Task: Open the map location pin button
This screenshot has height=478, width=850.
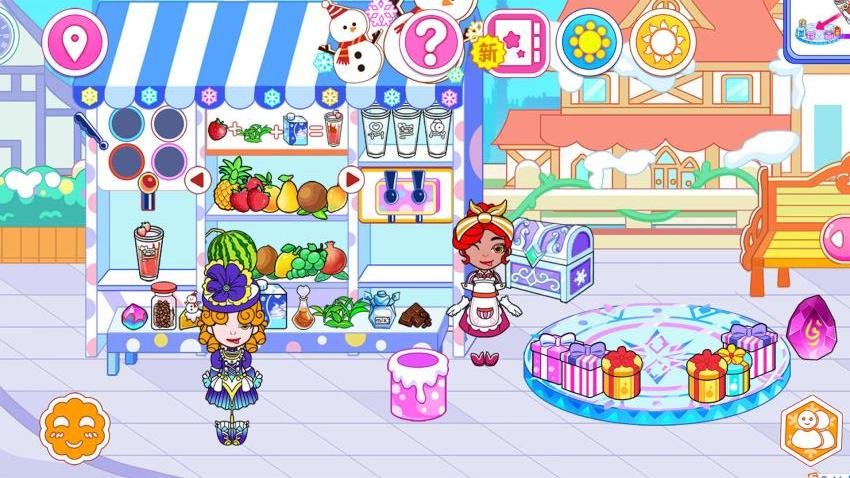Action: point(74,41)
